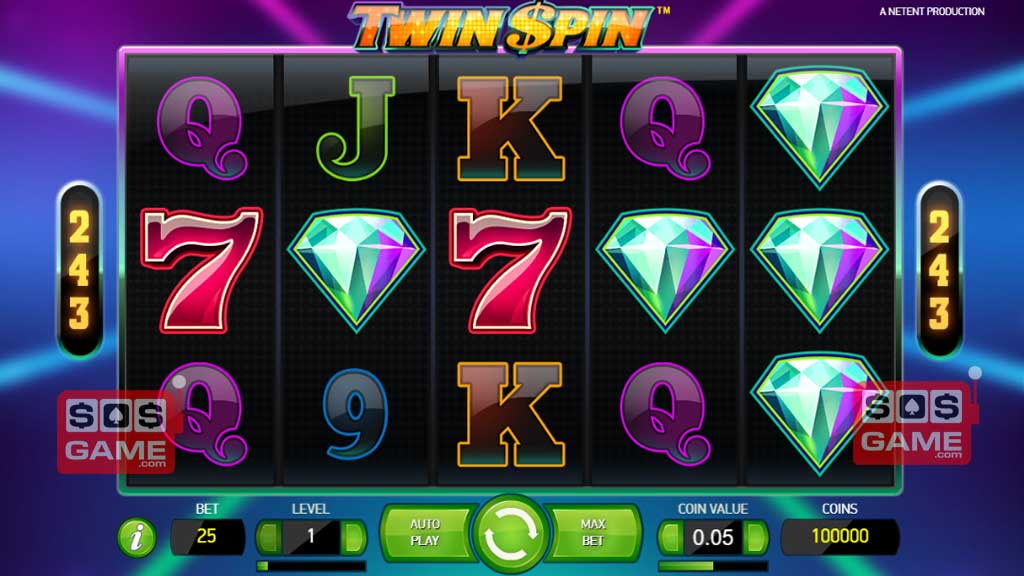Viewport: 1024px width, 576px height.
Task: Increase the bet level
Action: point(353,537)
